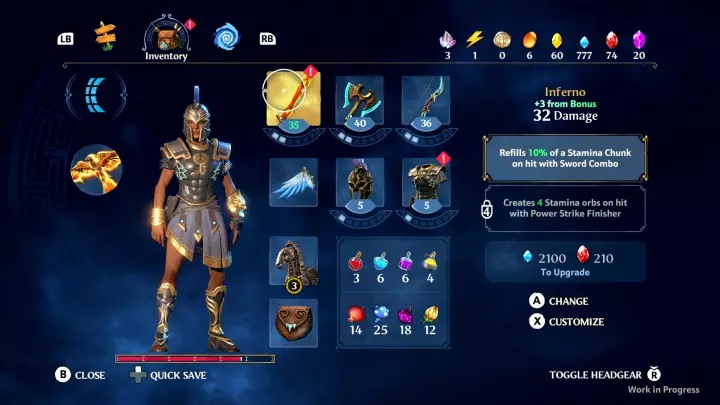This screenshot has height=405, width=720.
Task: Pick the yellow potion
Action: [x=431, y=262]
